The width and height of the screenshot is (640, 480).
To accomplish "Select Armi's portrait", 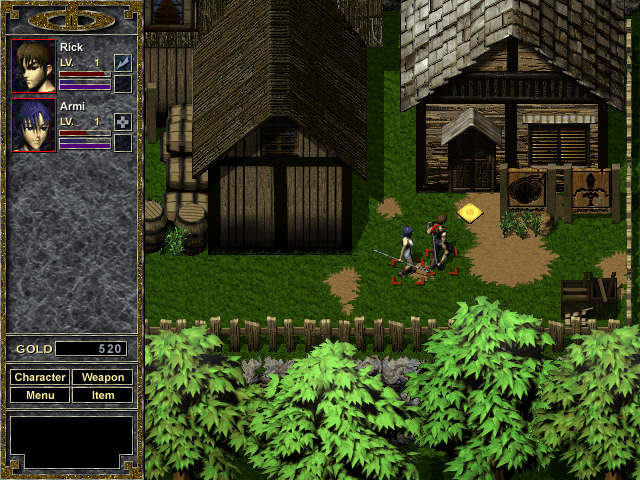I will (x=34, y=126).
